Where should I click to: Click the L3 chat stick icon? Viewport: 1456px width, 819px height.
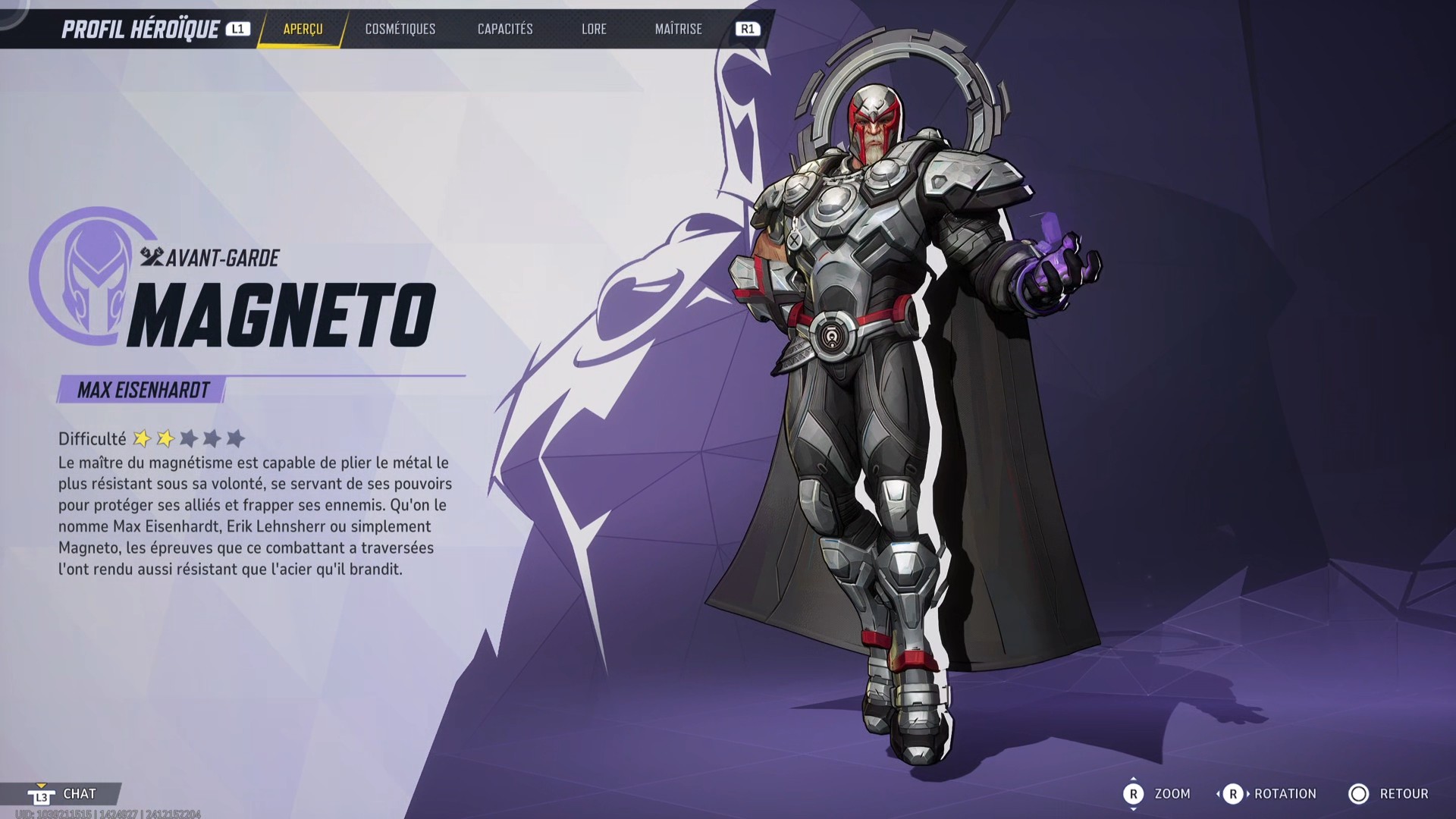tap(43, 794)
